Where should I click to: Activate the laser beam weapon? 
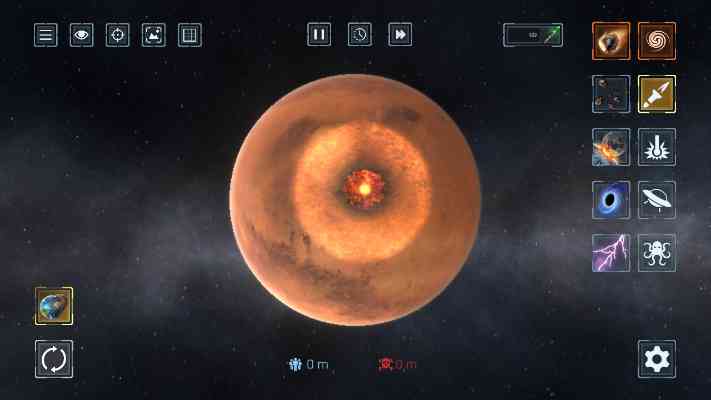(x=657, y=147)
